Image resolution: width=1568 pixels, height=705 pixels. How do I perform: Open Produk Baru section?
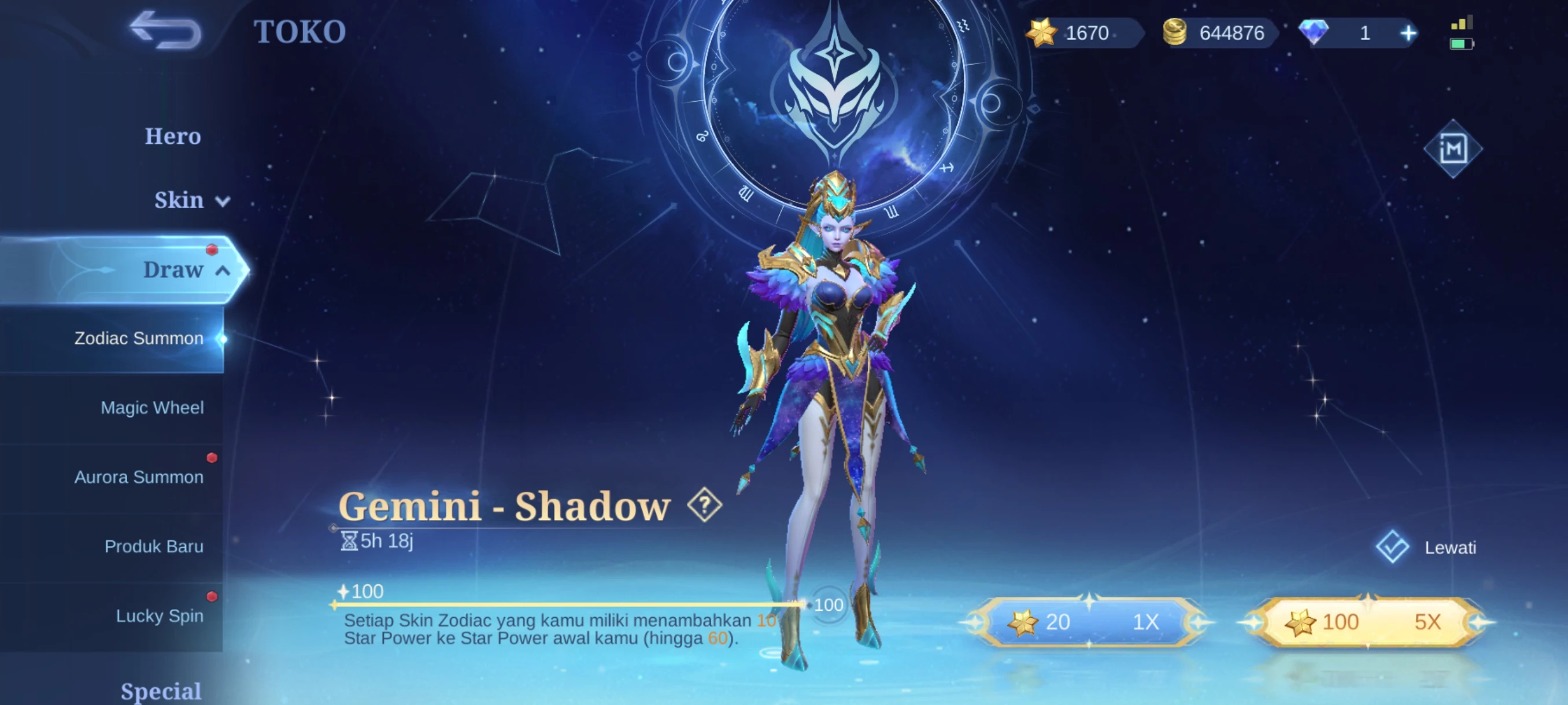coord(153,546)
